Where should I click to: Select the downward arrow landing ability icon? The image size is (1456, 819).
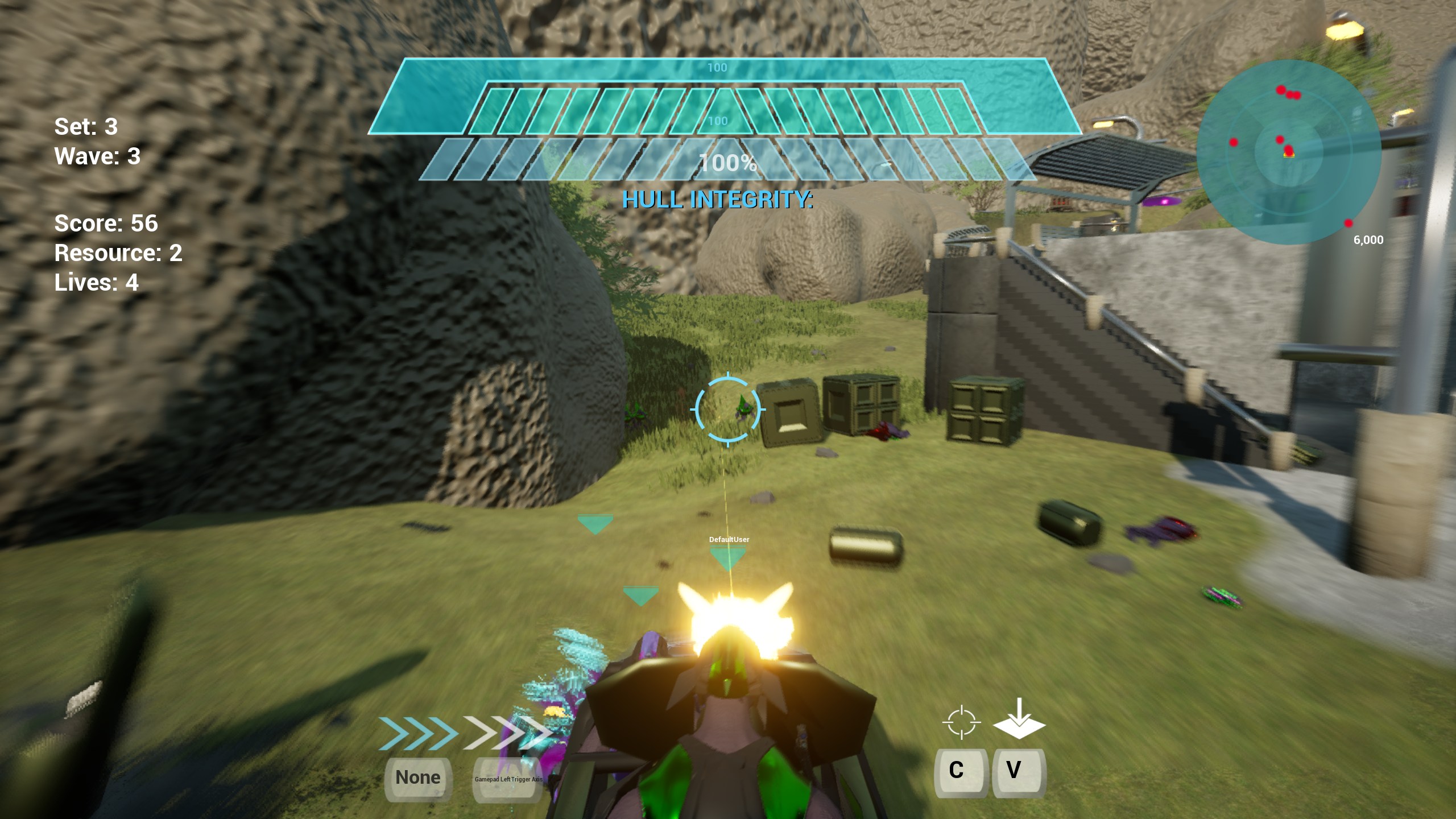tap(1019, 719)
